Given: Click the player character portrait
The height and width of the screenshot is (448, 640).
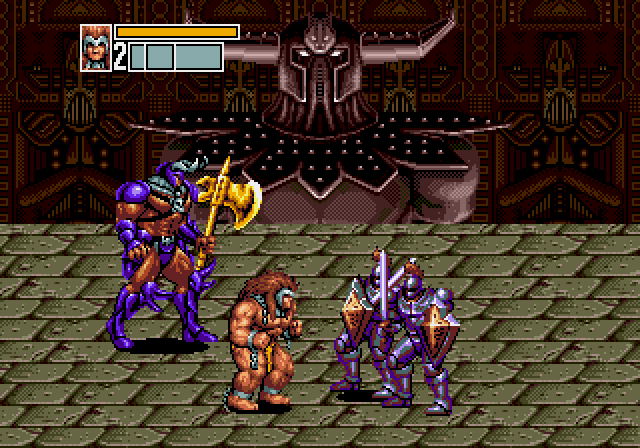Looking at the screenshot, I should tap(96, 48).
